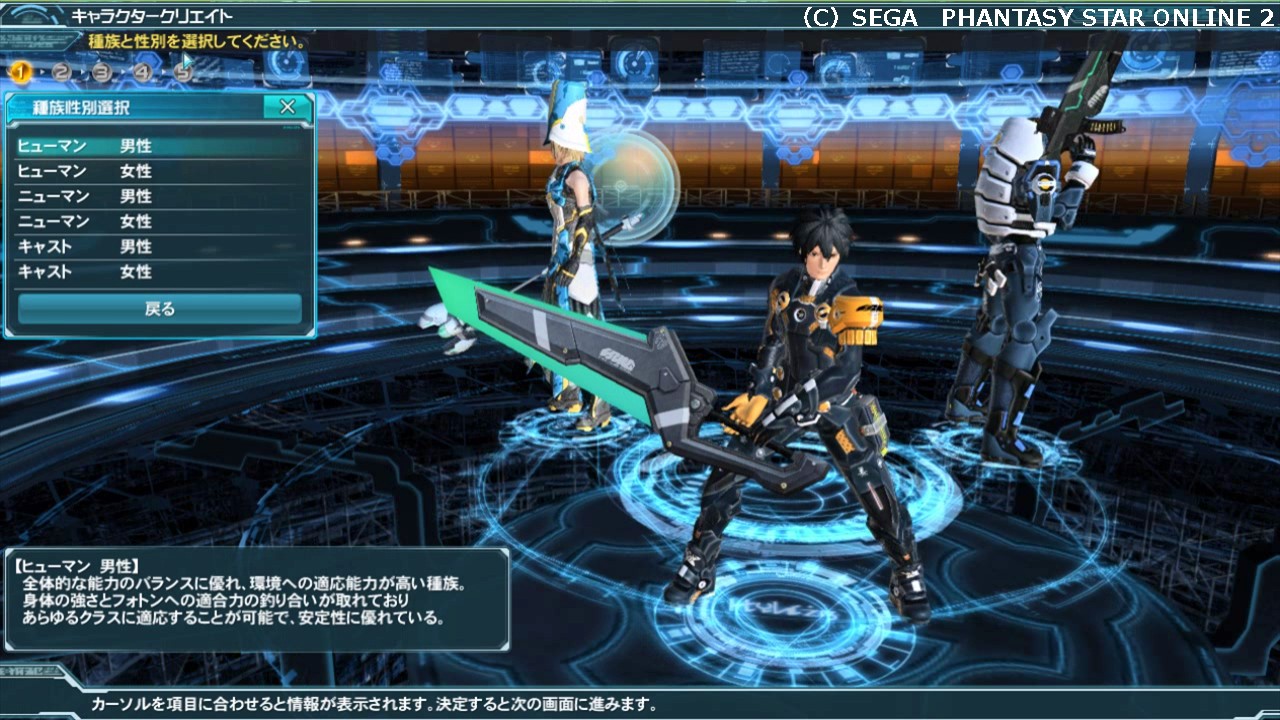
Task: Choose ヒューマン 女性 from the list
Action: (x=160, y=172)
